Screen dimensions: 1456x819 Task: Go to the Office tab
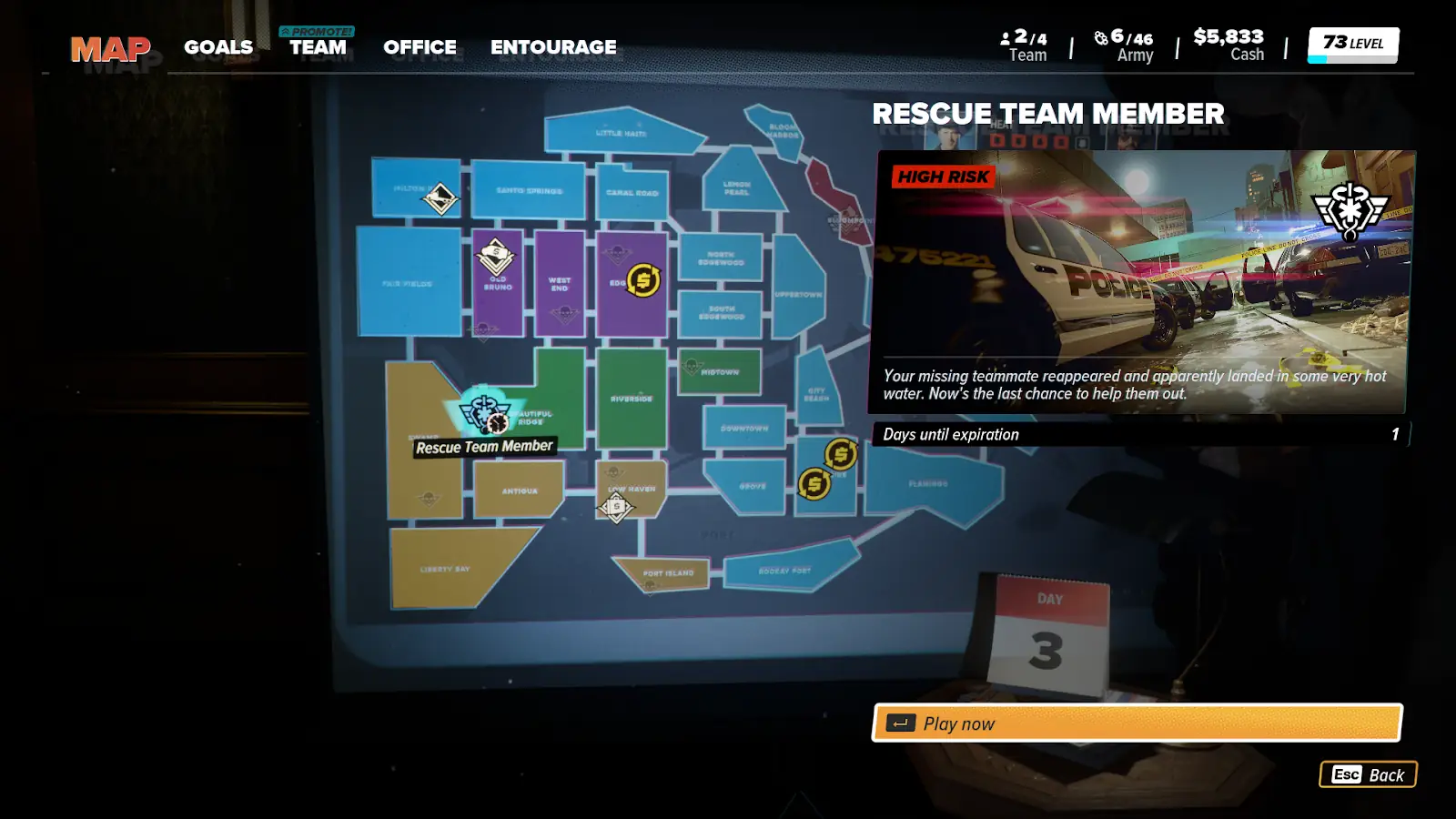coord(420,47)
